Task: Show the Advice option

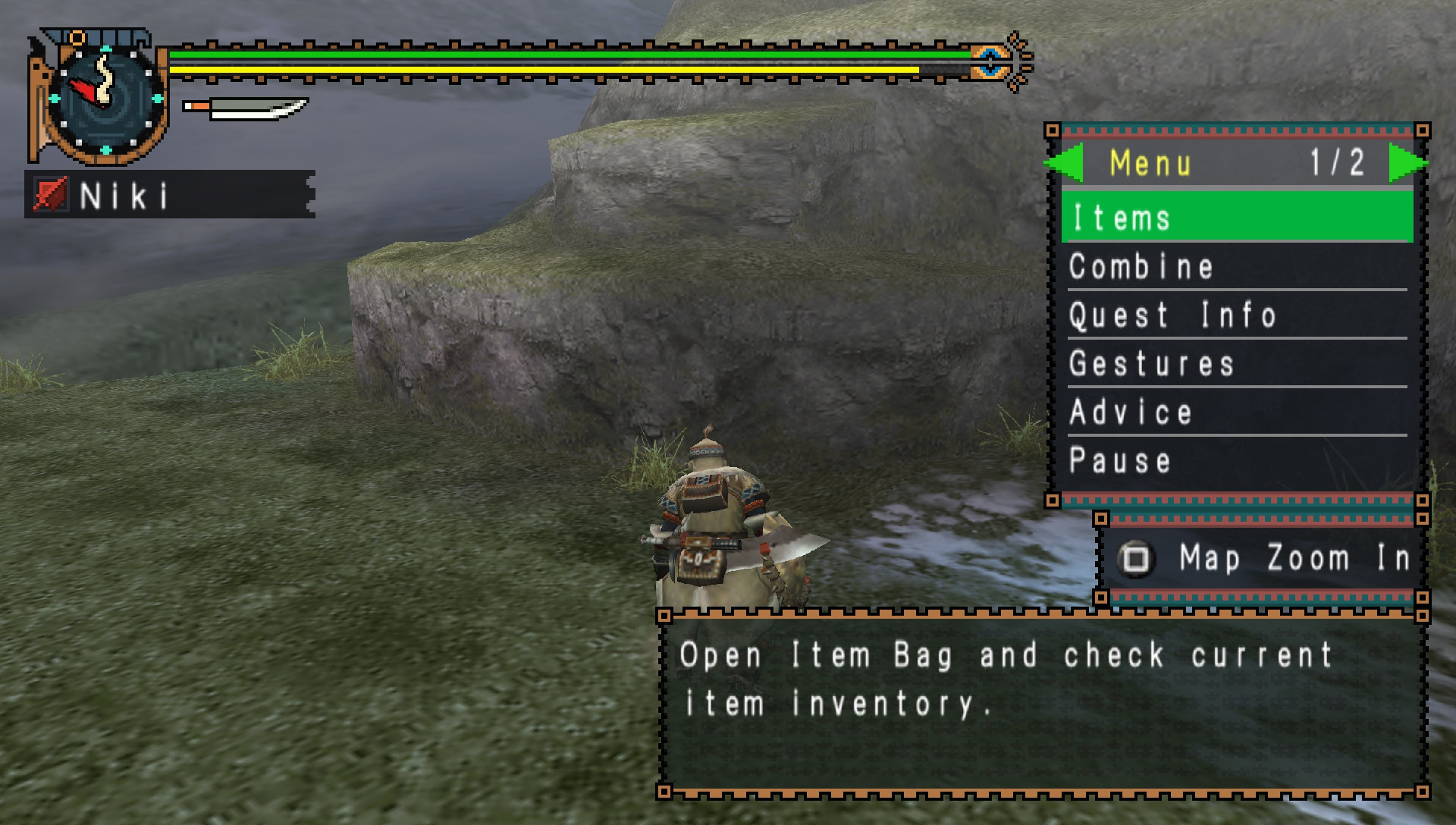Action: (1236, 412)
